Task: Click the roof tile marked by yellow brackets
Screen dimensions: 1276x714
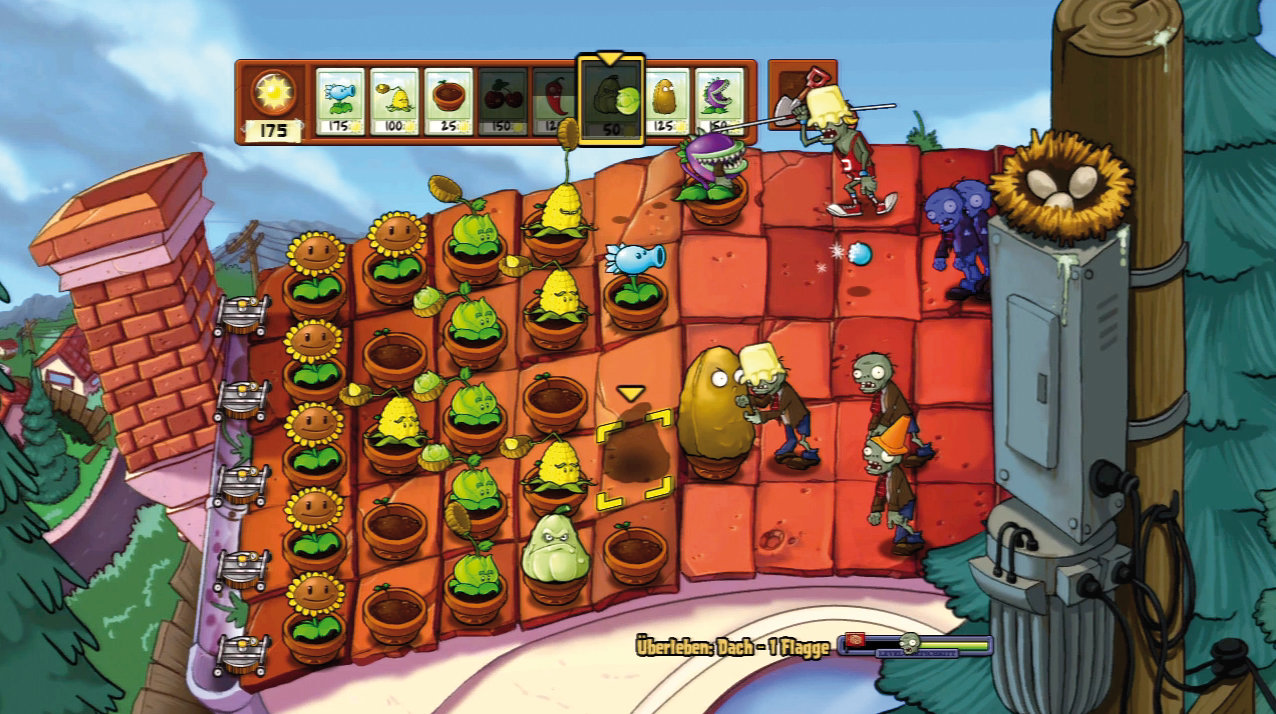Action: pyautogui.click(x=634, y=460)
